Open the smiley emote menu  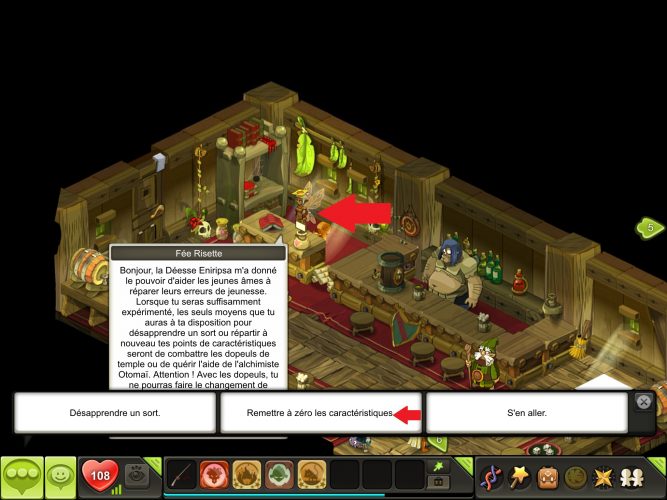tap(60, 476)
